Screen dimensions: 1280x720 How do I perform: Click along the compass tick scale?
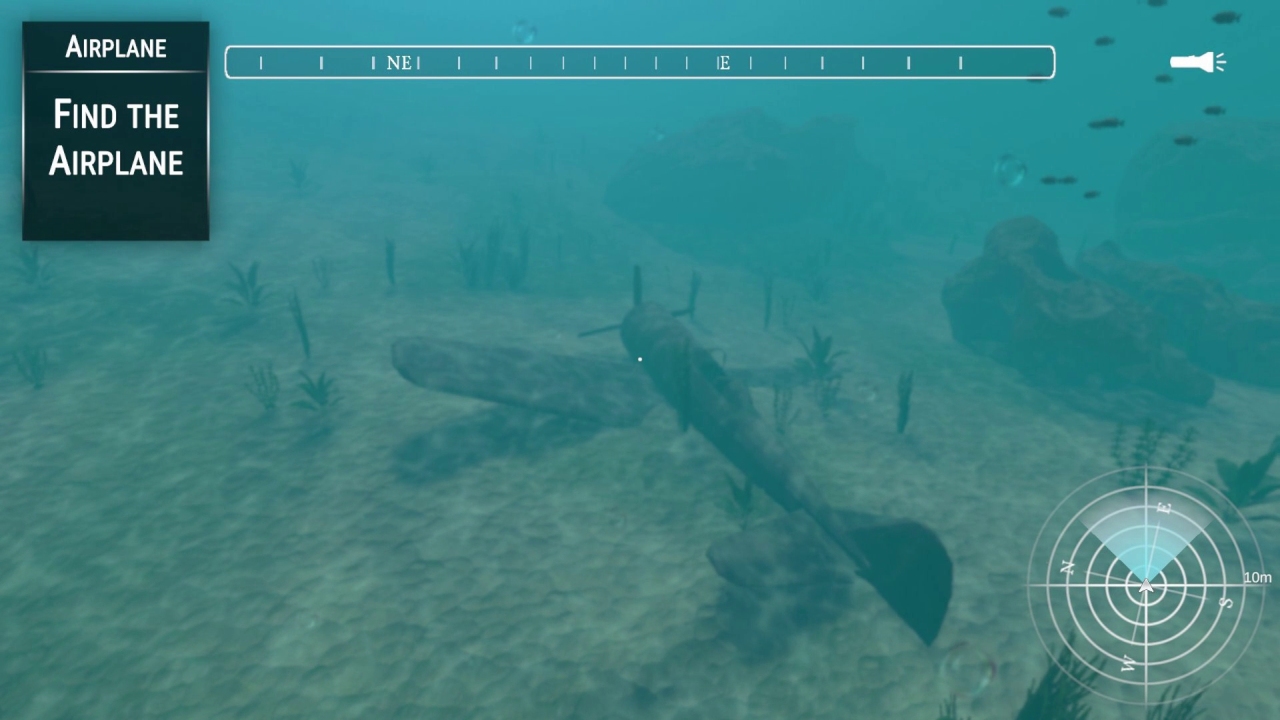click(550, 62)
